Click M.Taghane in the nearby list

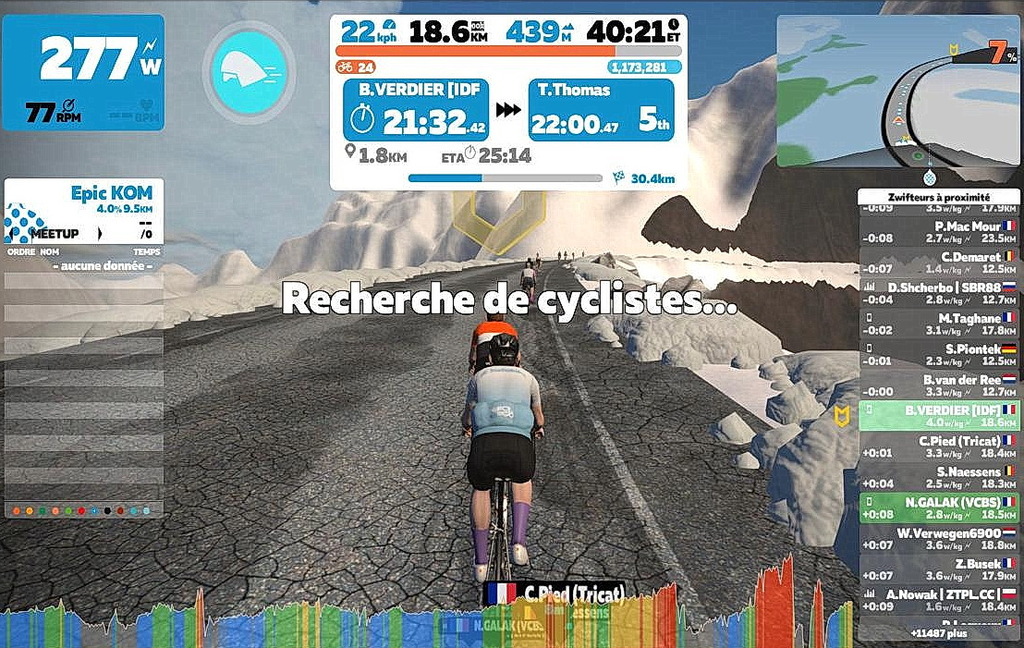937,324
